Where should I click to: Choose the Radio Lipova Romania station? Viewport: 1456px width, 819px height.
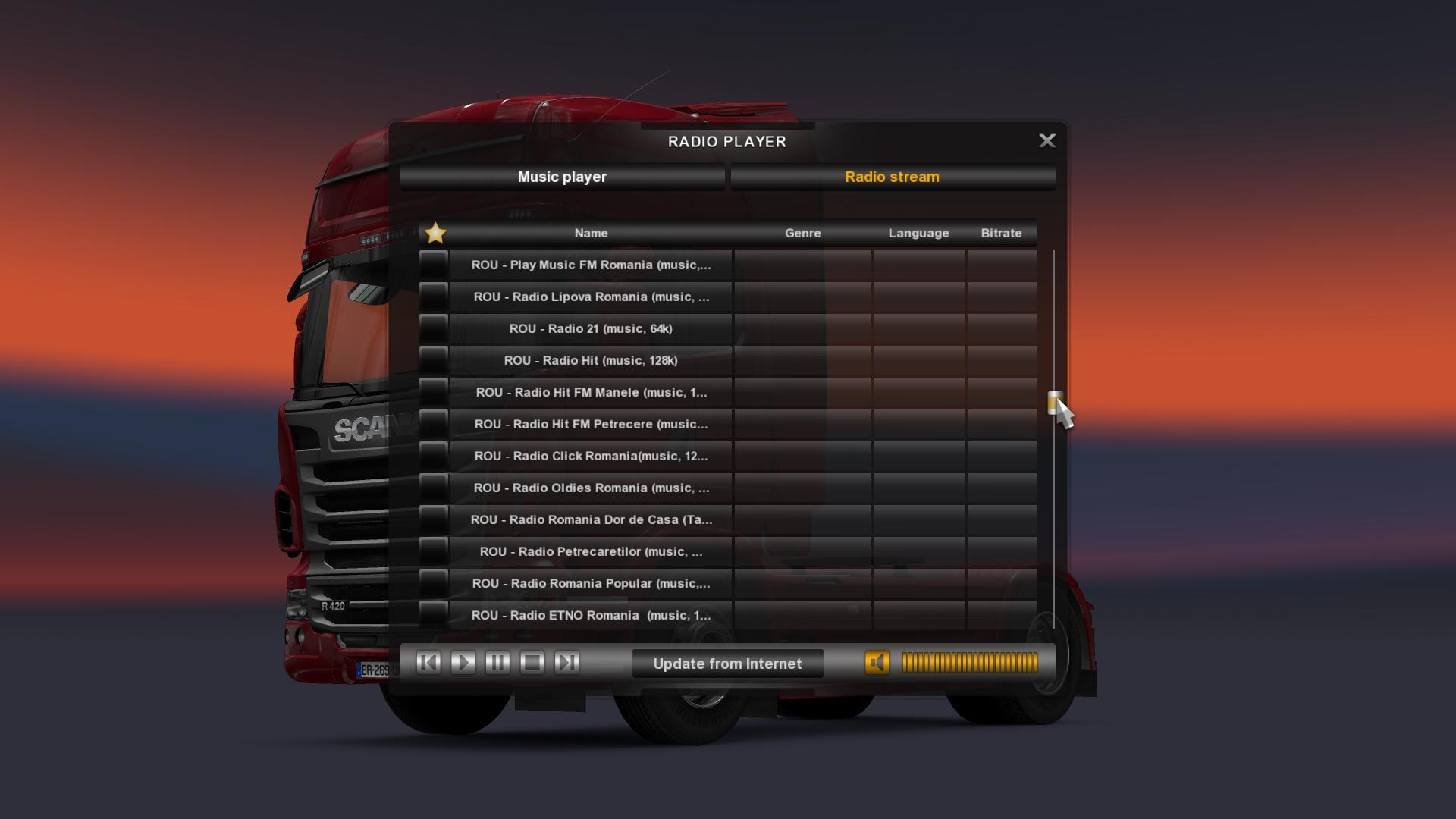click(591, 297)
